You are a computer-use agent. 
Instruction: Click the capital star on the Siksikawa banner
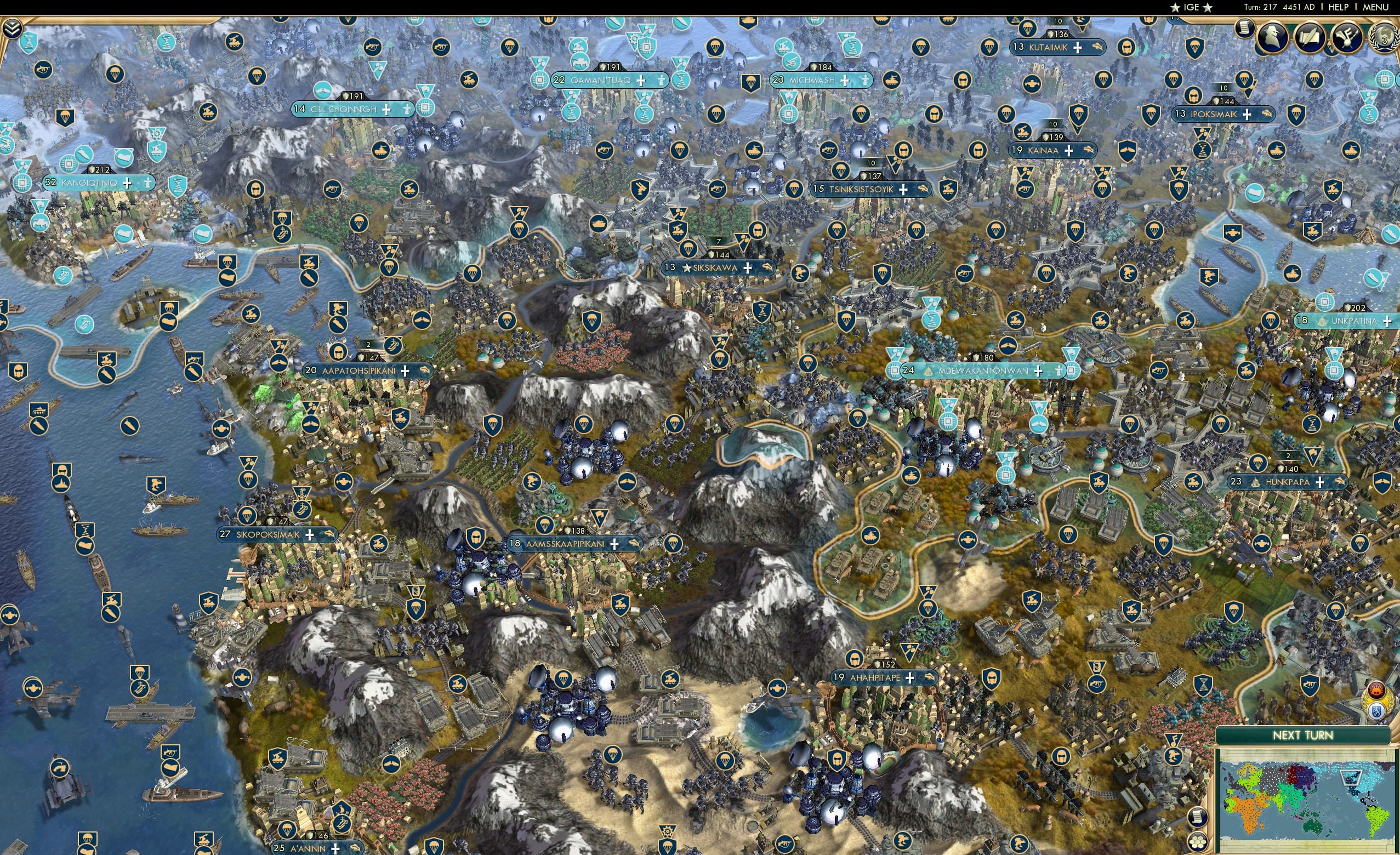pyautogui.click(x=686, y=267)
